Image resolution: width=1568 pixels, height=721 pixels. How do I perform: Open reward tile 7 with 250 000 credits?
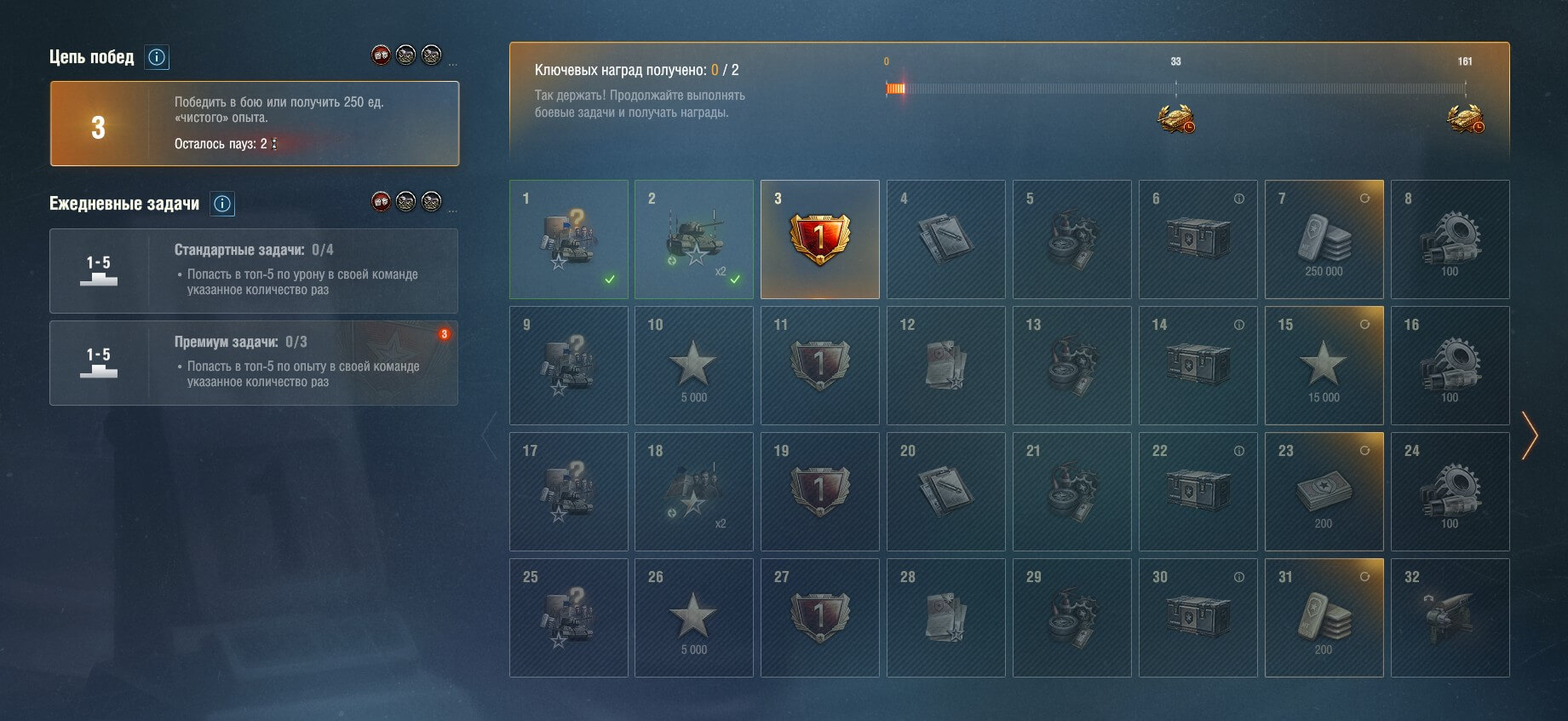click(x=1324, y=239)
